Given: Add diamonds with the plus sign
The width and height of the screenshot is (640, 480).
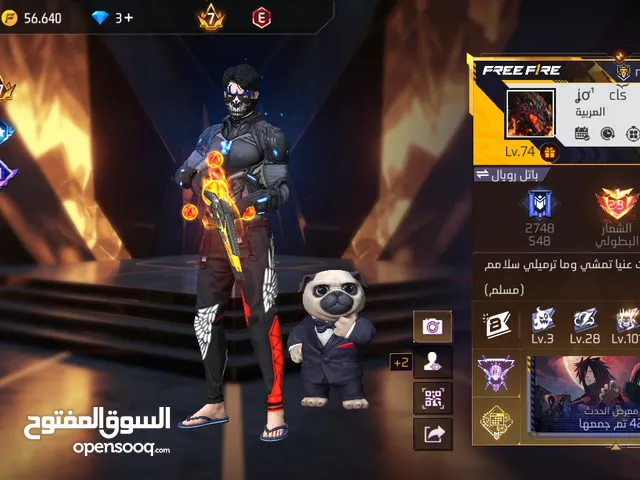Looking at the screenshot, I should click(x=130, y=18).
